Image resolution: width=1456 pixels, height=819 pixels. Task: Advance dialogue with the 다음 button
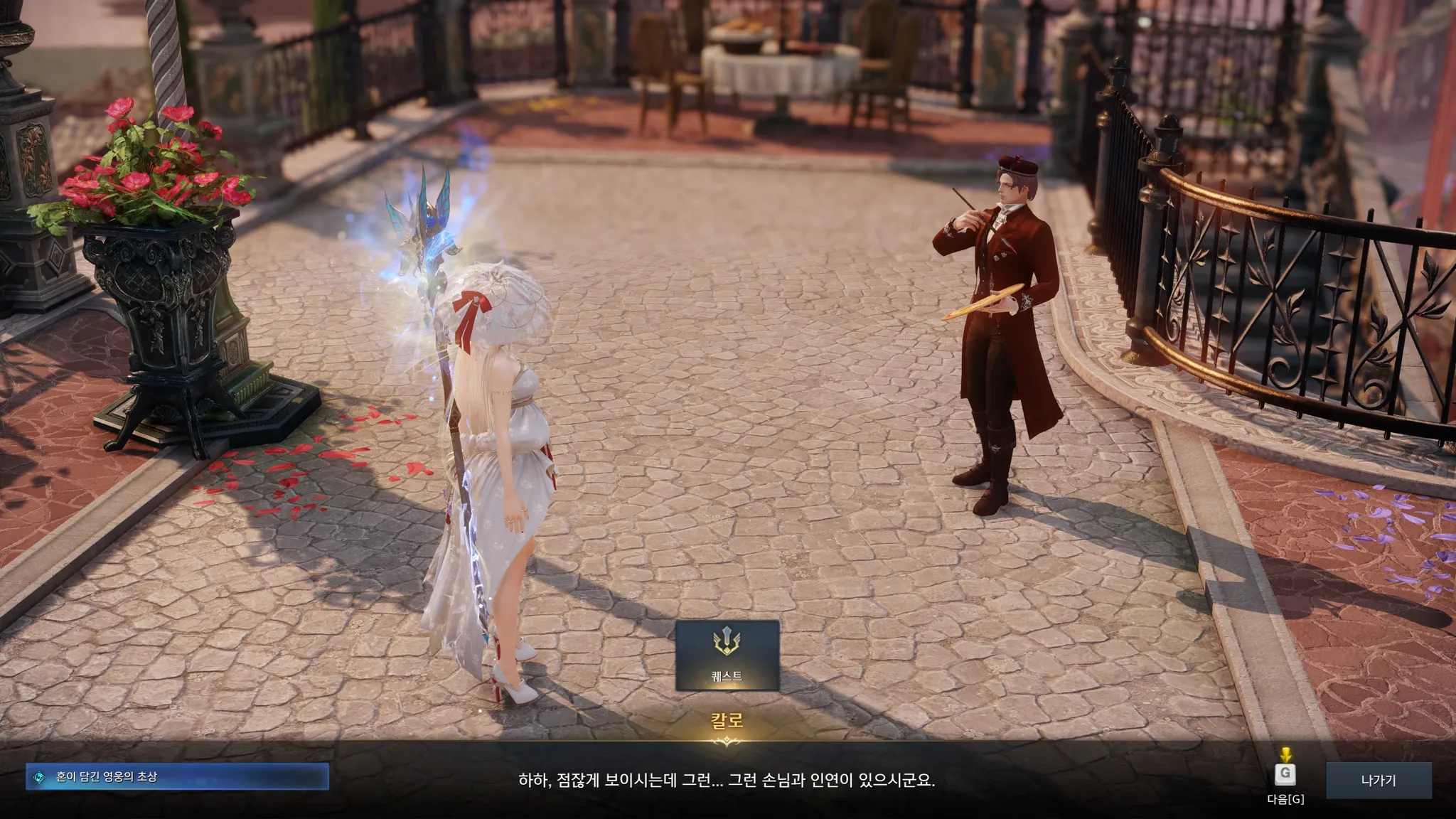tap(1285, 775)
